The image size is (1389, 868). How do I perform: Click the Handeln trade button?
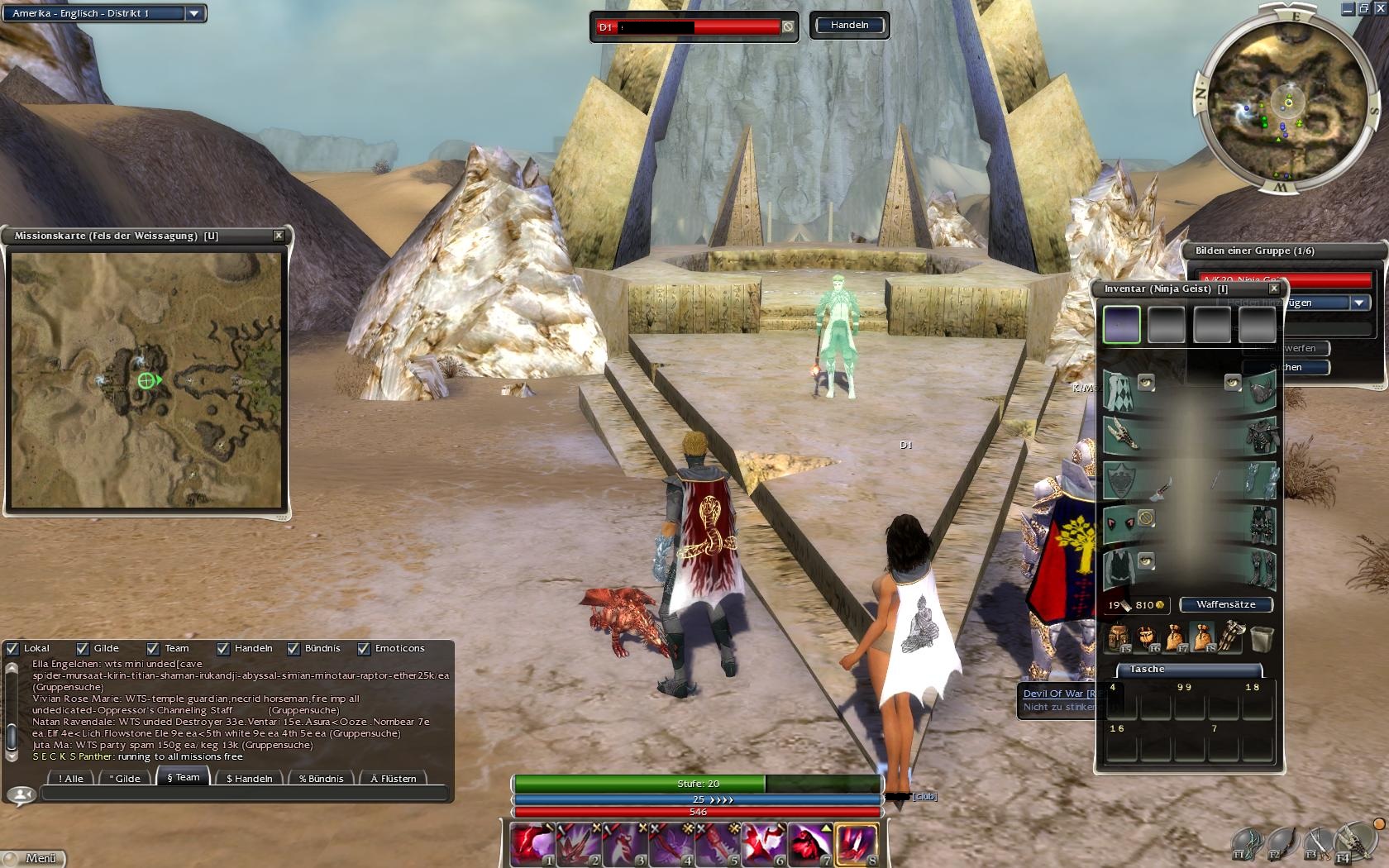[849, 25]
